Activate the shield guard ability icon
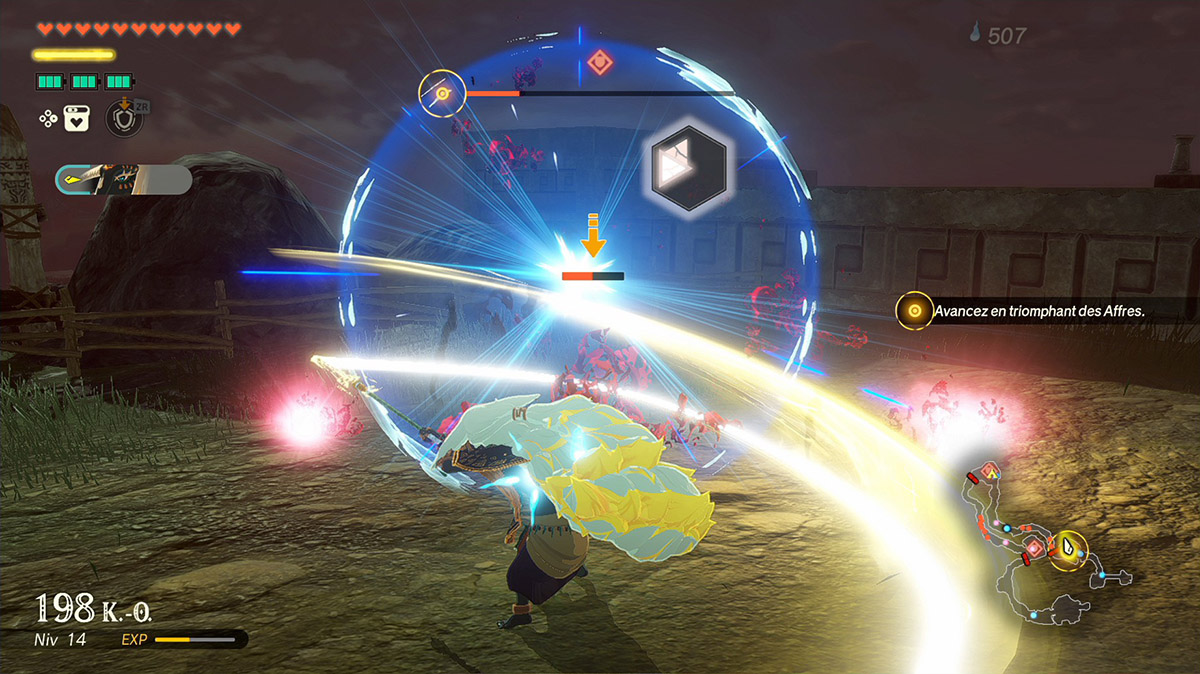 click(x=121, y=119)
